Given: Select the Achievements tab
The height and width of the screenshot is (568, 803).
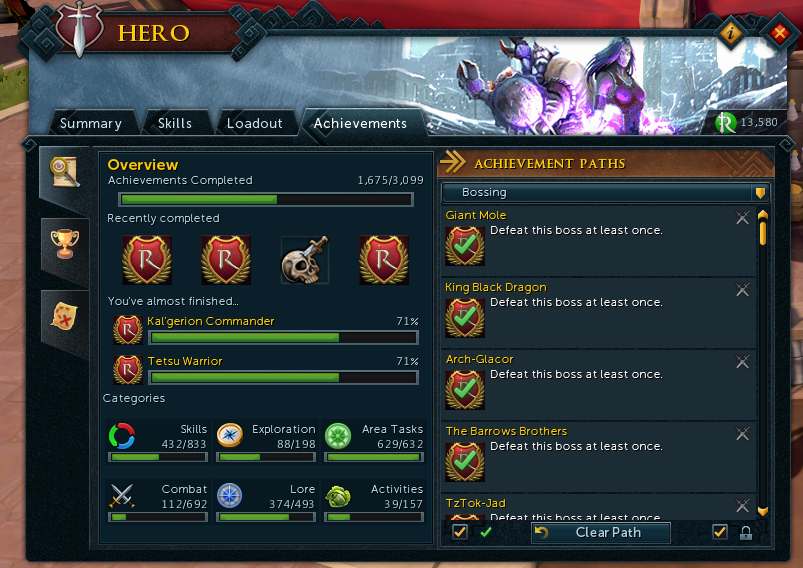Looking at the screenshot, I should tap(360, 124).
